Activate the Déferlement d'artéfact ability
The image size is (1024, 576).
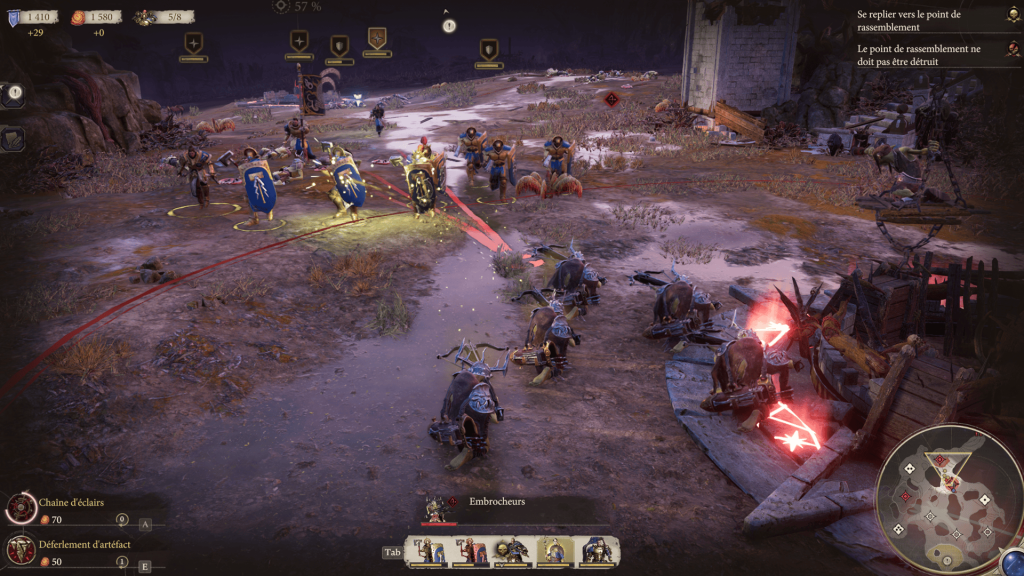pos(21,548)
